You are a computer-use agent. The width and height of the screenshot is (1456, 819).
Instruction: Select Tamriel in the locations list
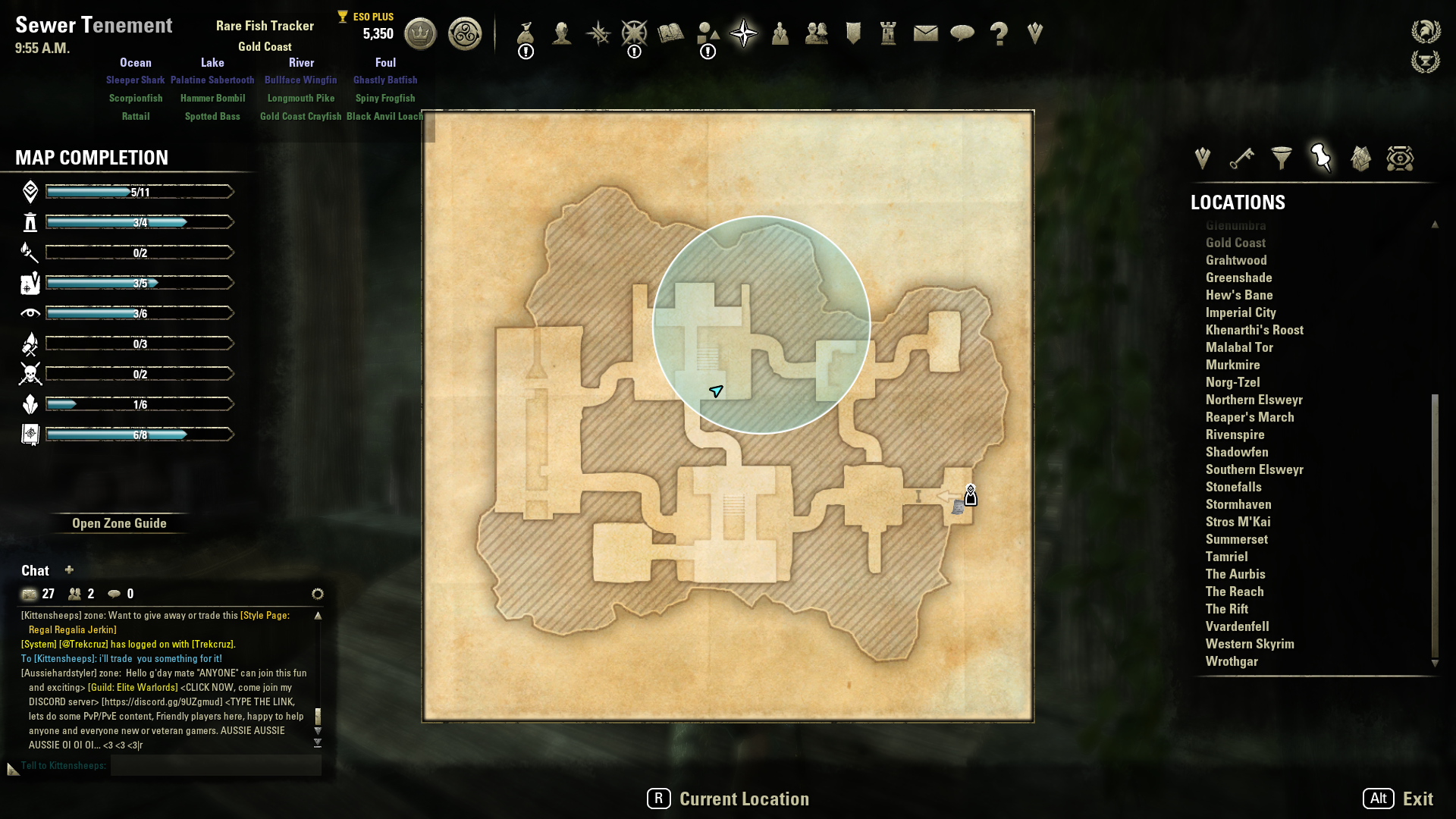click(x=1226, y=557)
